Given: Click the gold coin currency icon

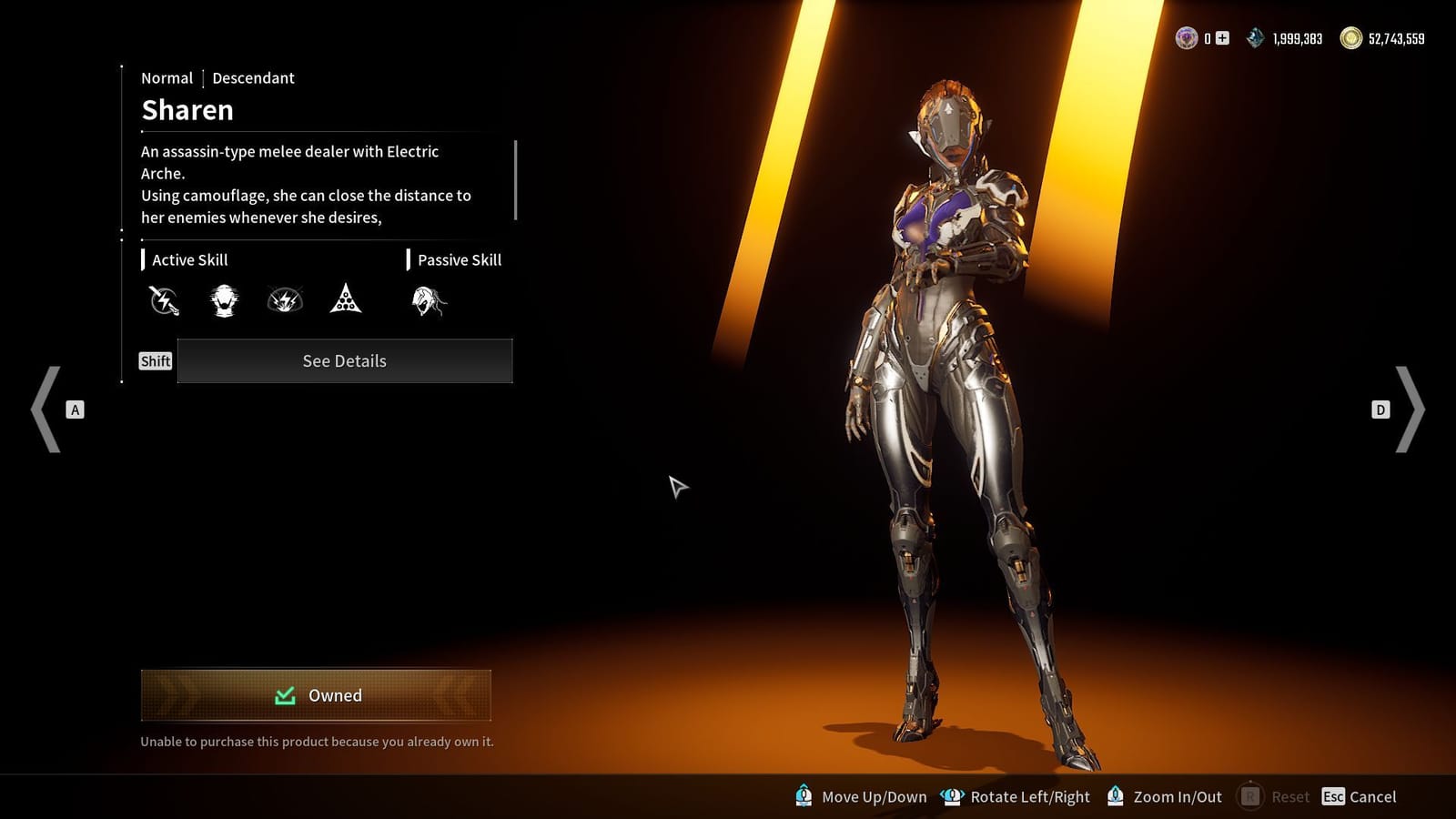Looking at the screenshot, I should (x=1350, y=38).
